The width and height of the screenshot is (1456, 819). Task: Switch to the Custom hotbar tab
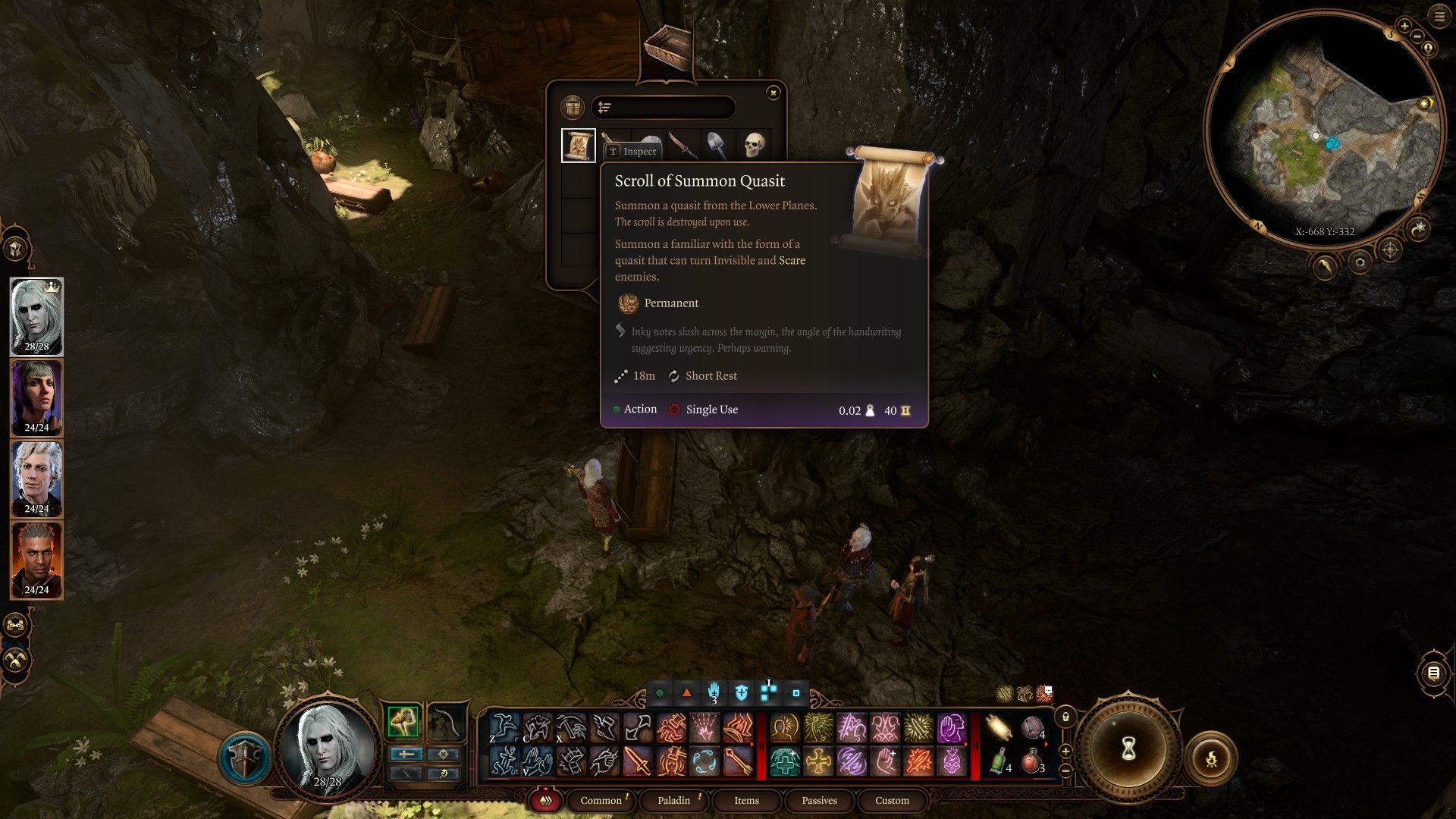click(892, 800)
